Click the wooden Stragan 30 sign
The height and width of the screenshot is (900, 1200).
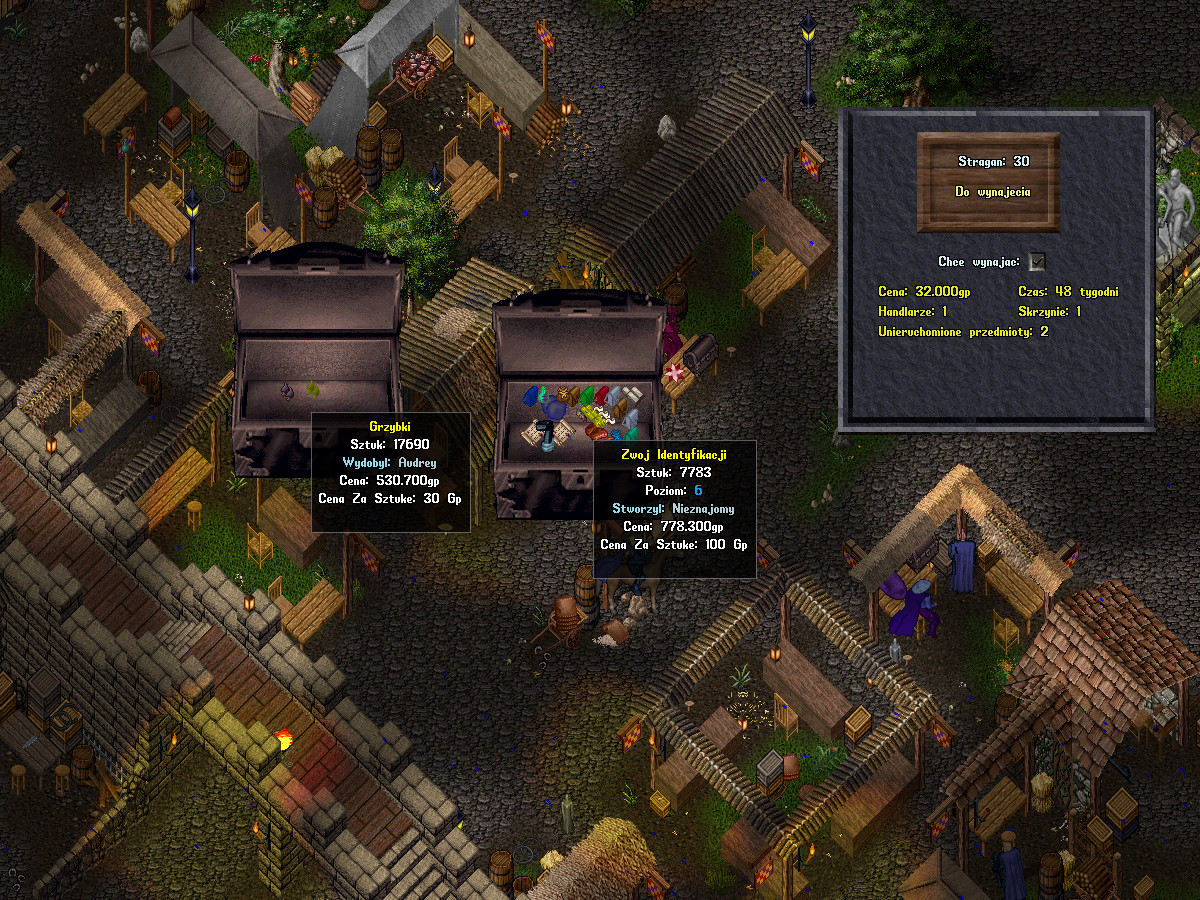coord(988,176)
